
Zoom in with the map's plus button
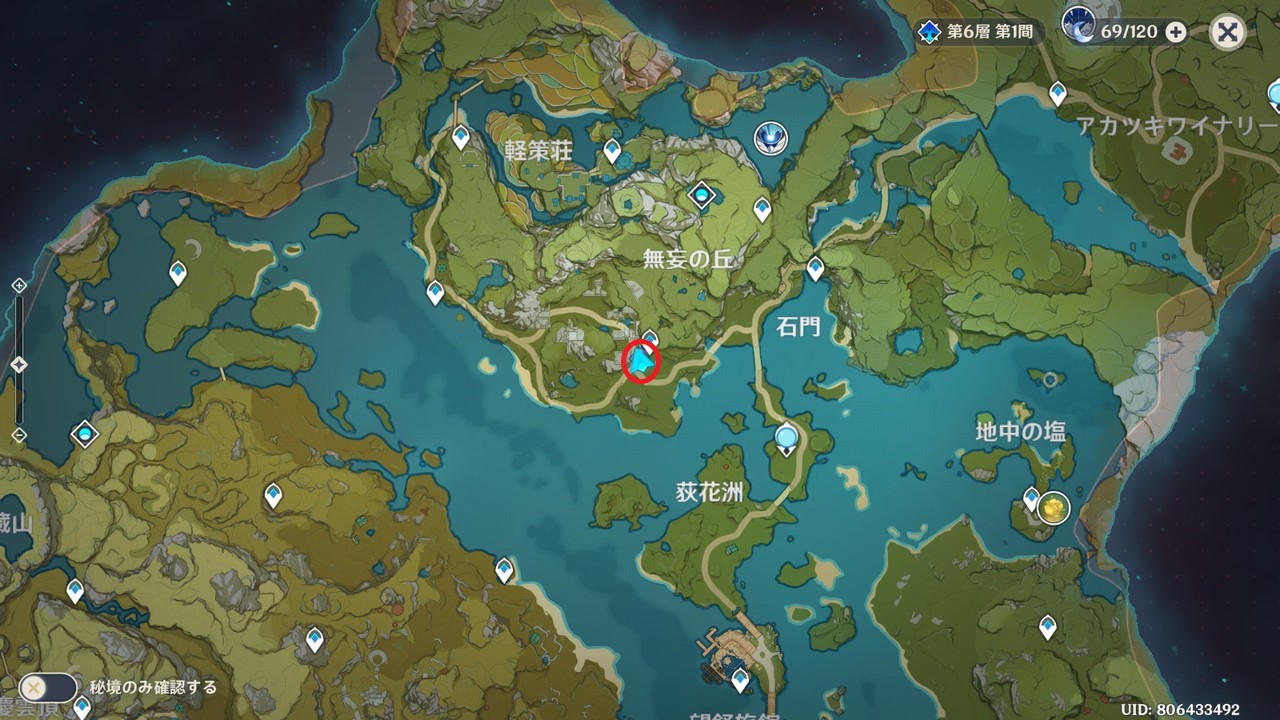tap(18, 286)
